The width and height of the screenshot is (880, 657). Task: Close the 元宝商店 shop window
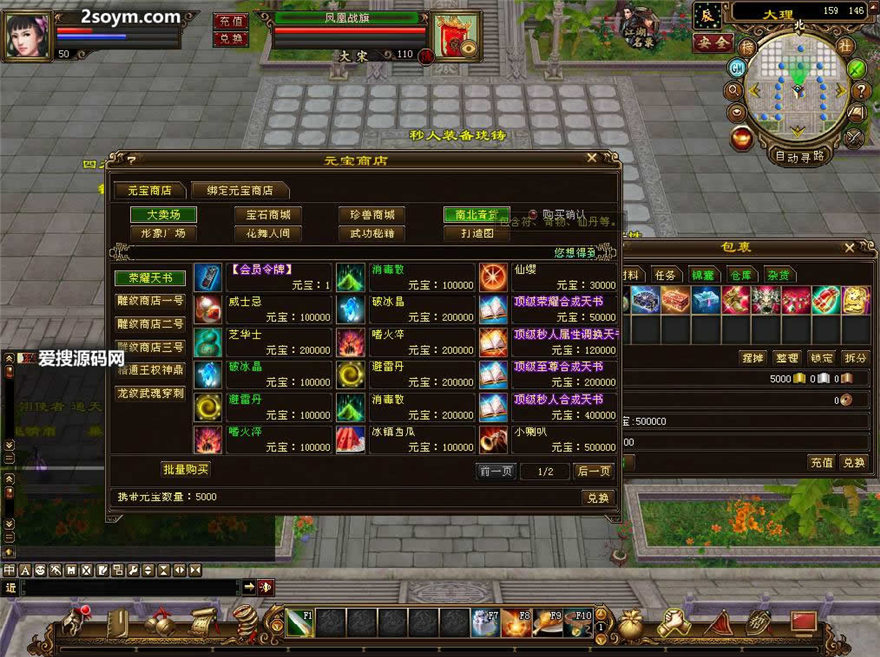[592, 158]
